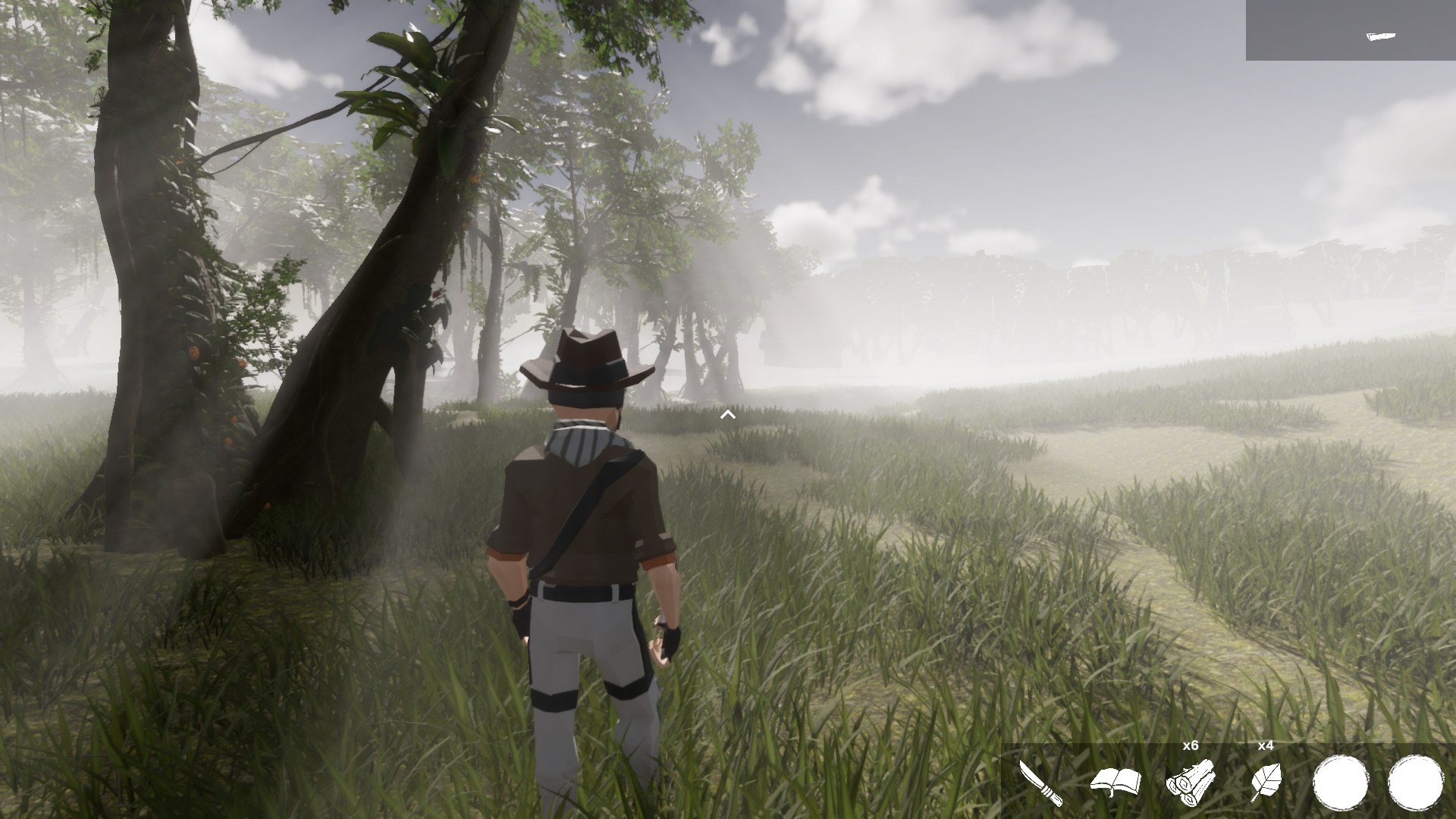Viewport: 1456px width, 819px height.
Task: Open the journal book icon
Action: click(x=1115, y=782)
